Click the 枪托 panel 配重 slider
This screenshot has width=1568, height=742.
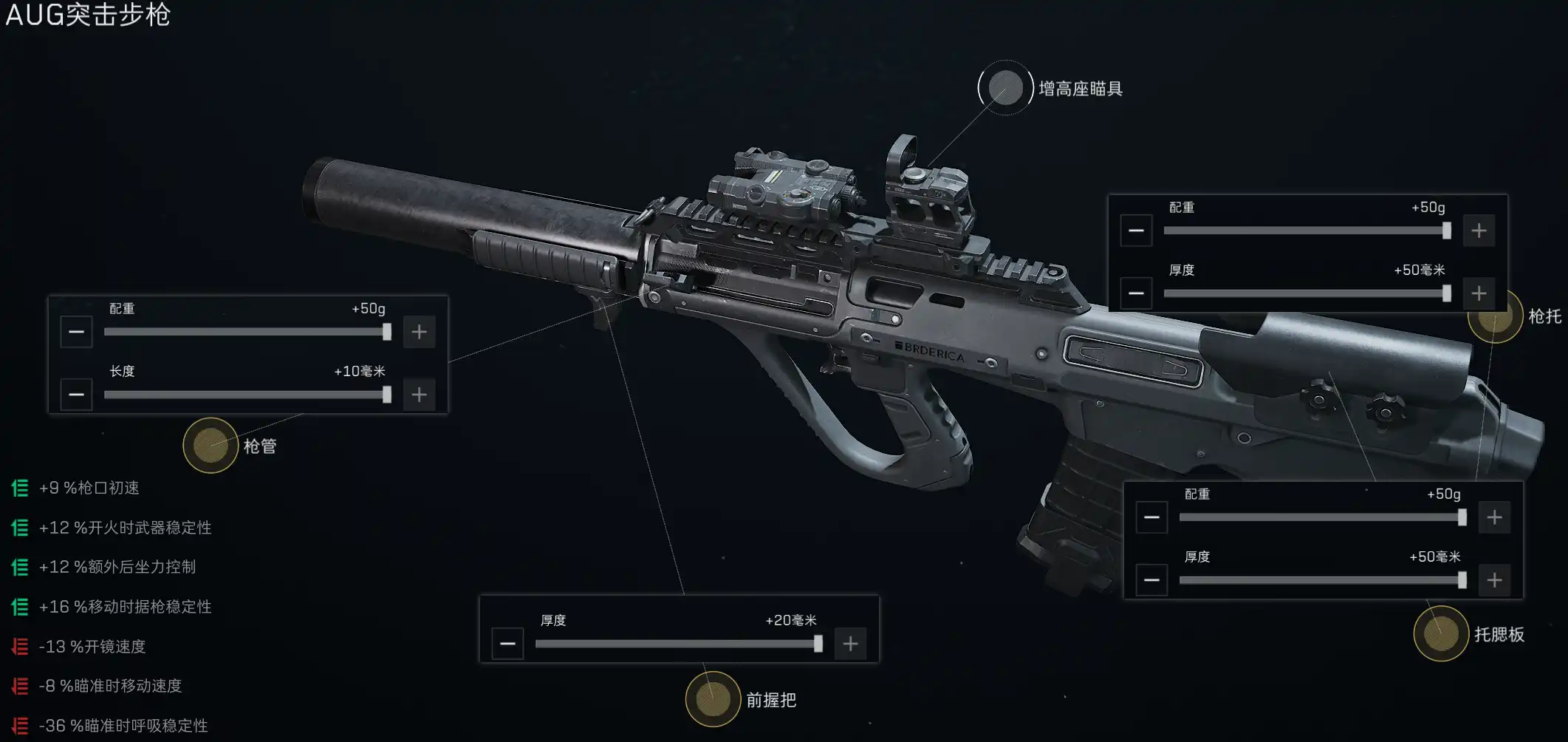[x=1305, y=231]
